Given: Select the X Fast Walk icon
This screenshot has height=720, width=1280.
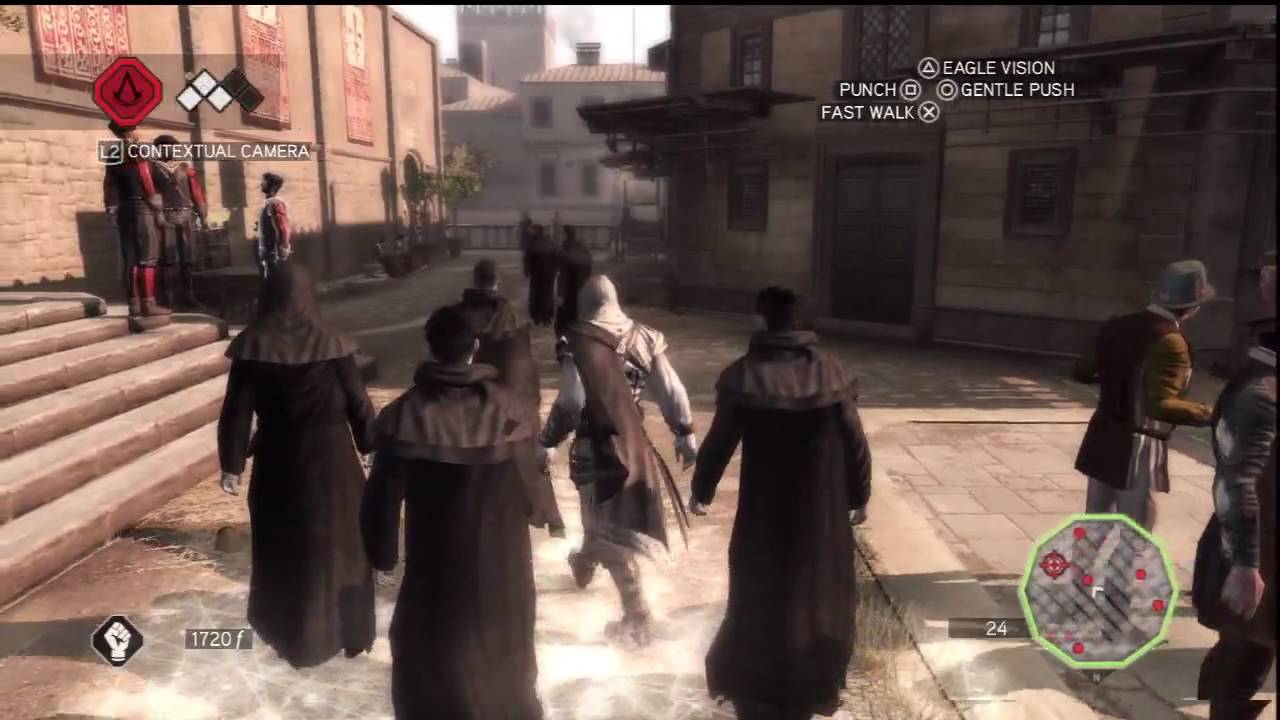Looking at the screenshot, I should (x=928, y=112).
